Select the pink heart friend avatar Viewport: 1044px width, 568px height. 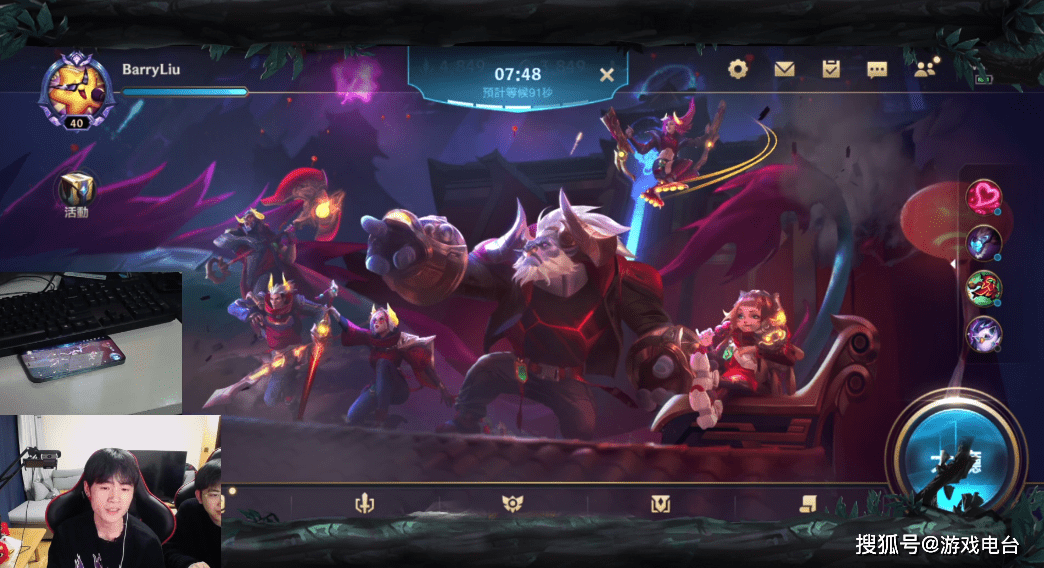point(983,195)
